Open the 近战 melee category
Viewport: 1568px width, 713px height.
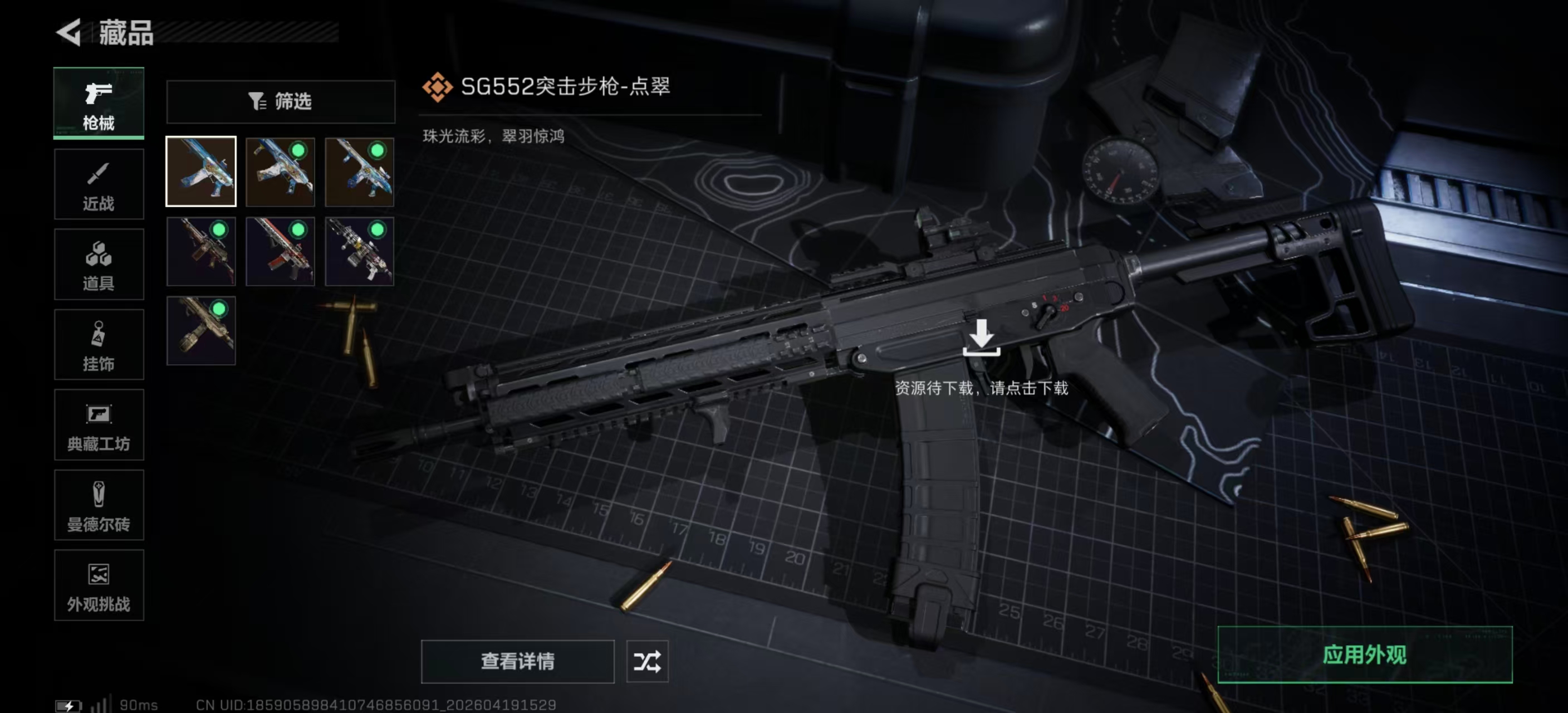(x=99, y=184)
